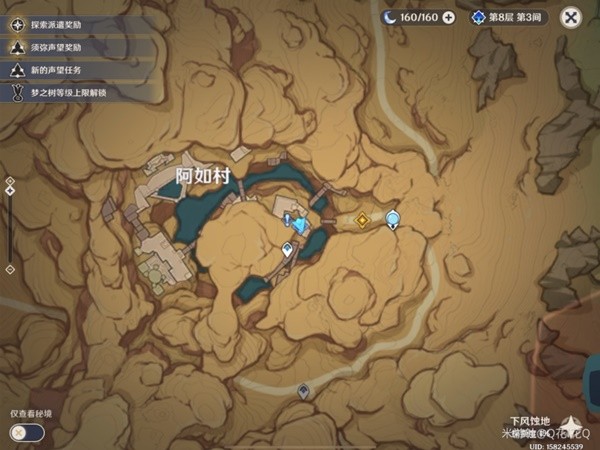
Task: Adjust the map zoom slider
Action: coord(10,228)
